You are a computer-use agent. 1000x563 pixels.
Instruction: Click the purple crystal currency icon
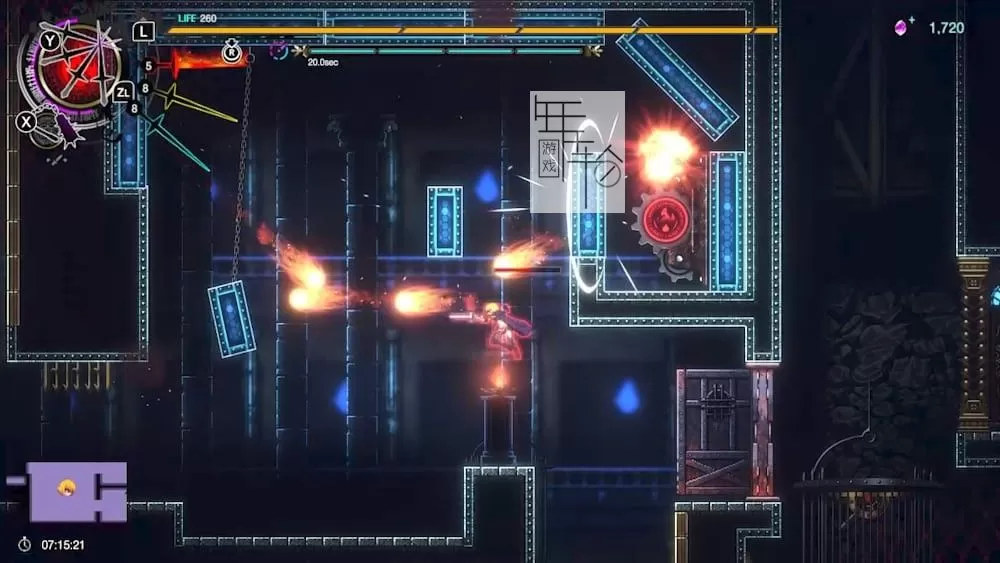point(903,28)
